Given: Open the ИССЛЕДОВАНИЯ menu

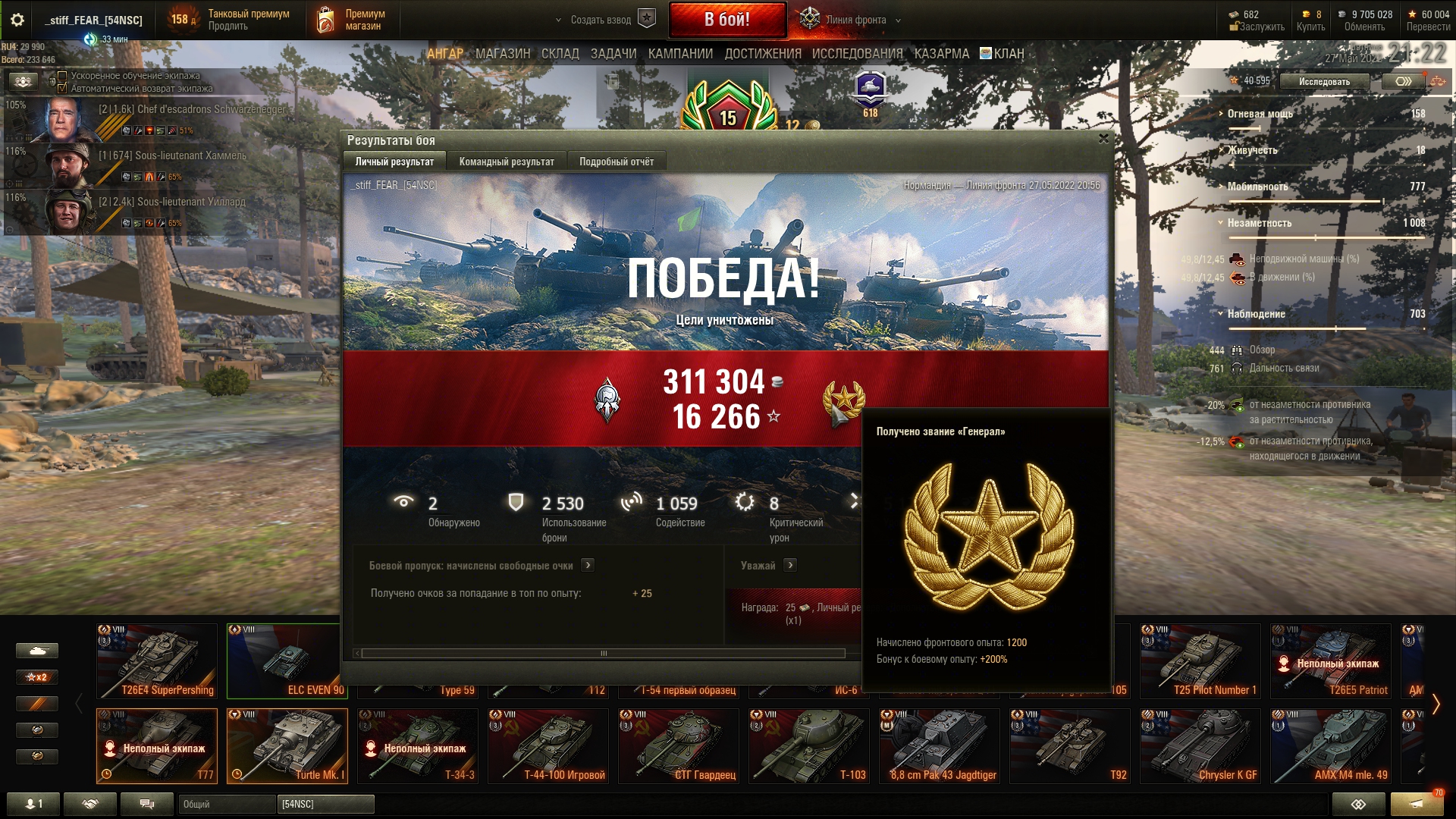Looking at the screenshot, I should (857, 54).
